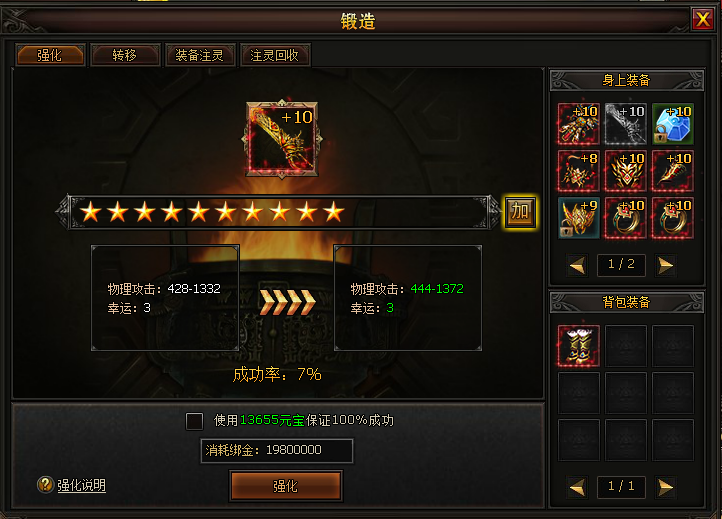Toggle the 元宝 100% success guarantee checkbox
722x519 pixels.
point(195,421)
